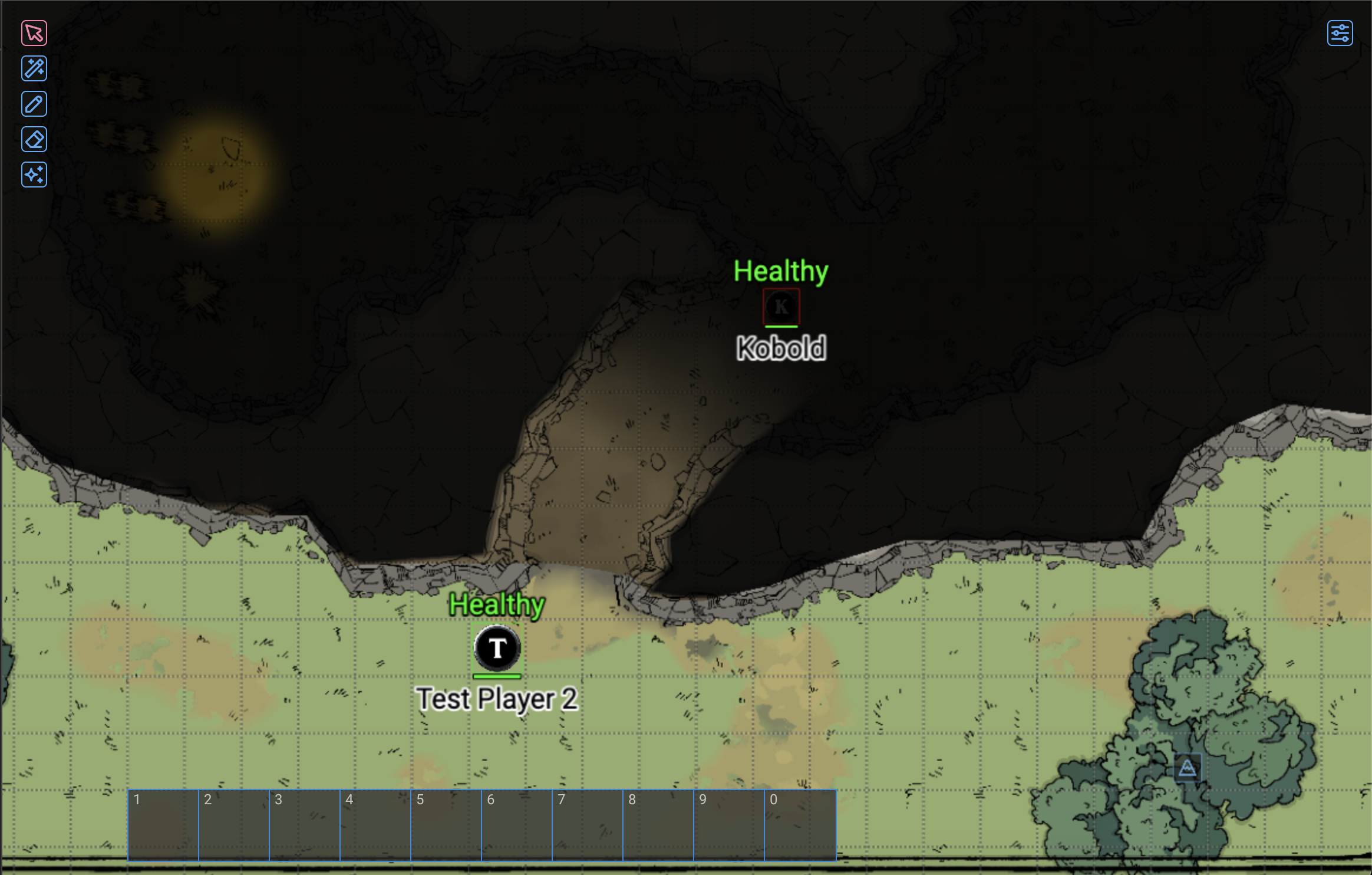The width and height of the screenshot is (1372, 875).
Task: Open the sliders settings panel
Action: [x=1340, y=33]
